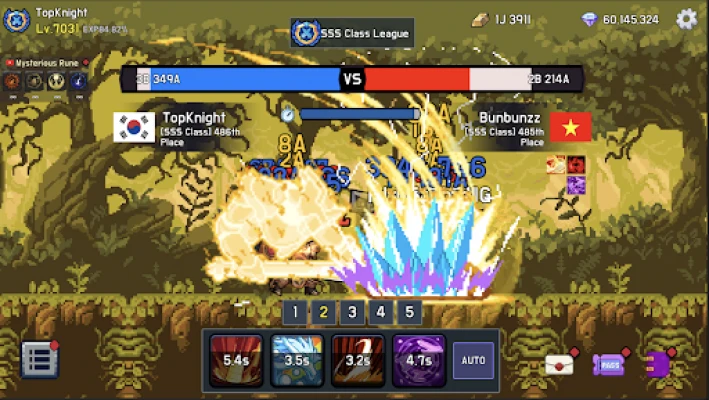Screen dimensions: 709x400
Task: Toggle the AUTO skill button
Action: [x=473, y=360]
